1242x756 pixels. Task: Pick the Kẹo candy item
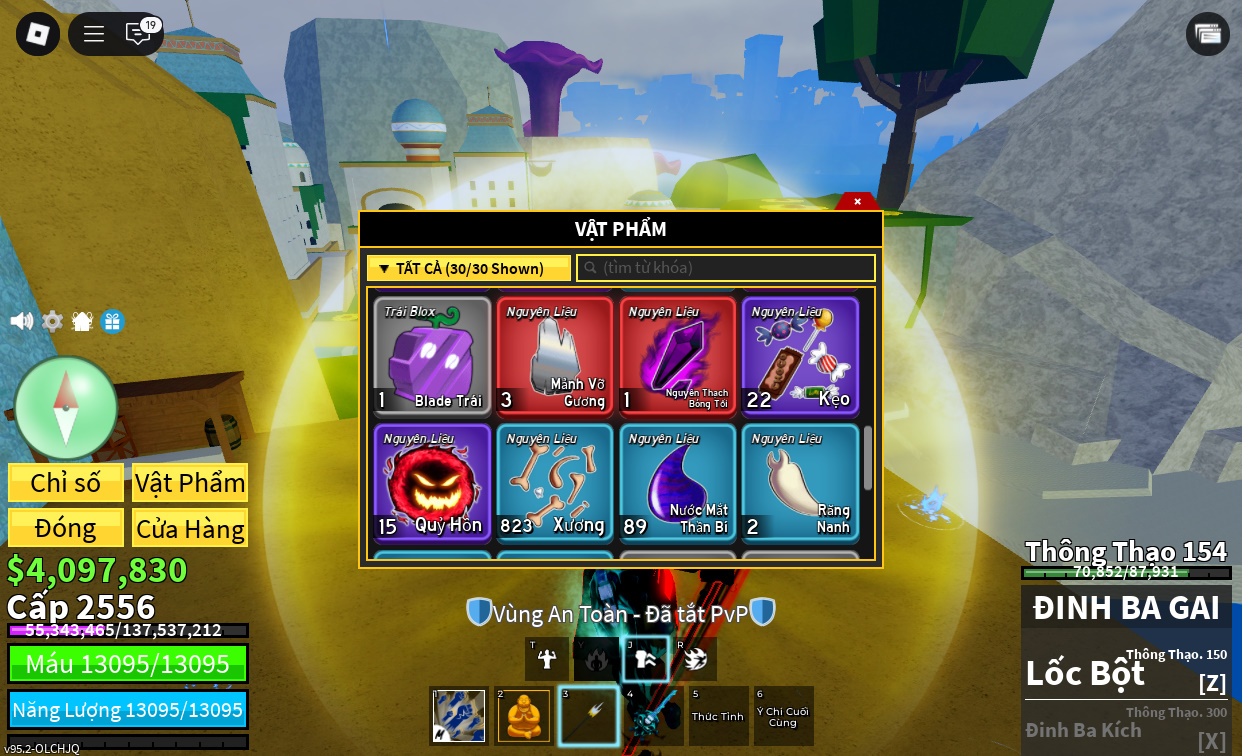click(800, 356)
